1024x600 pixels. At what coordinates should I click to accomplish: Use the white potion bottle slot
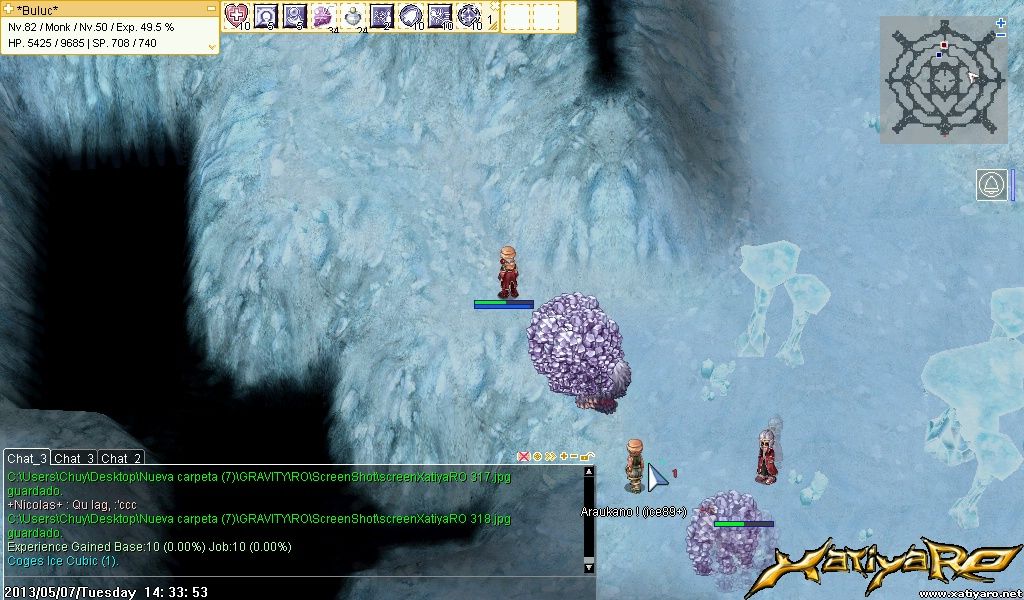353,15
